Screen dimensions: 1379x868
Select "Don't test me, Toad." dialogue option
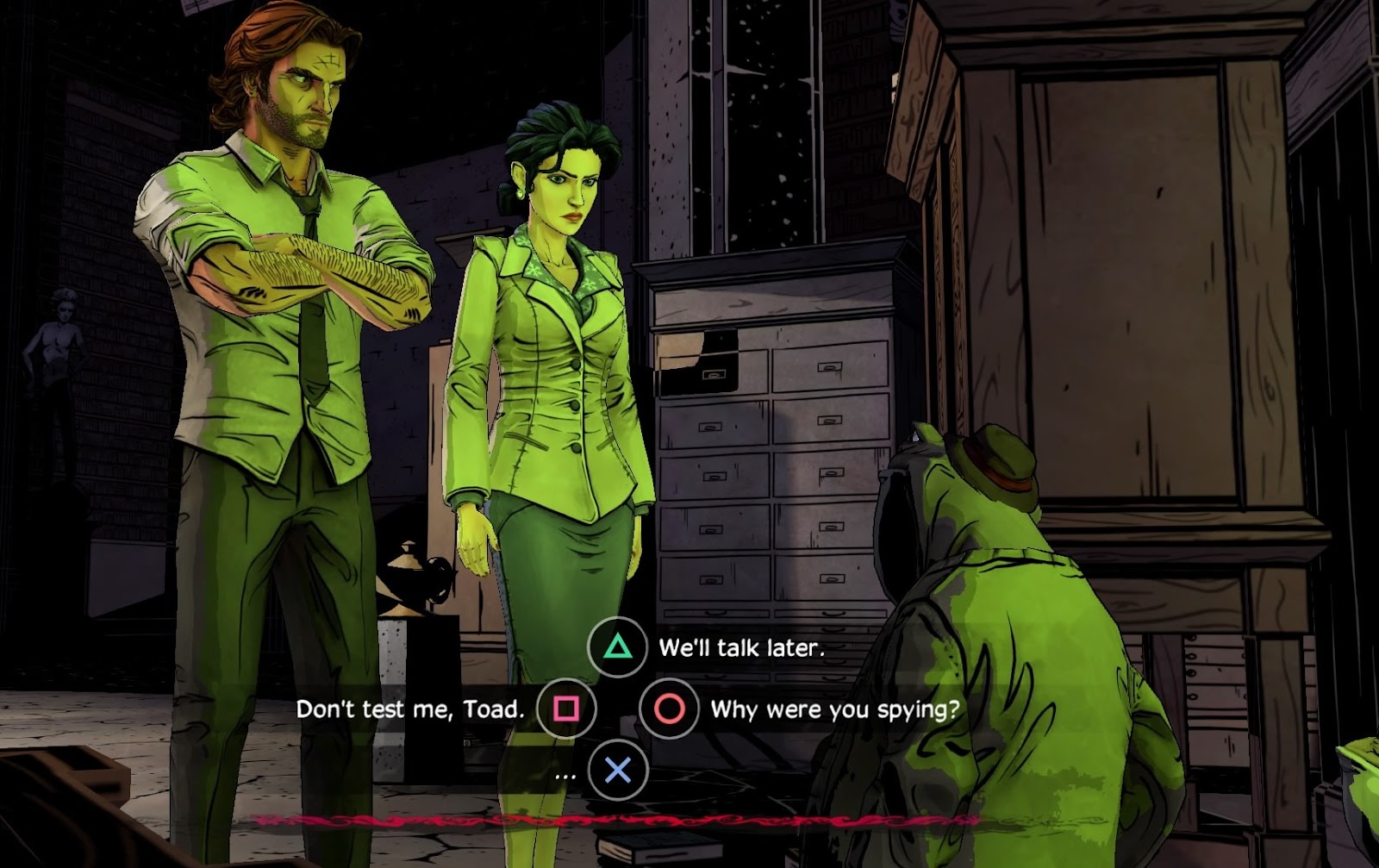(410, 709)
